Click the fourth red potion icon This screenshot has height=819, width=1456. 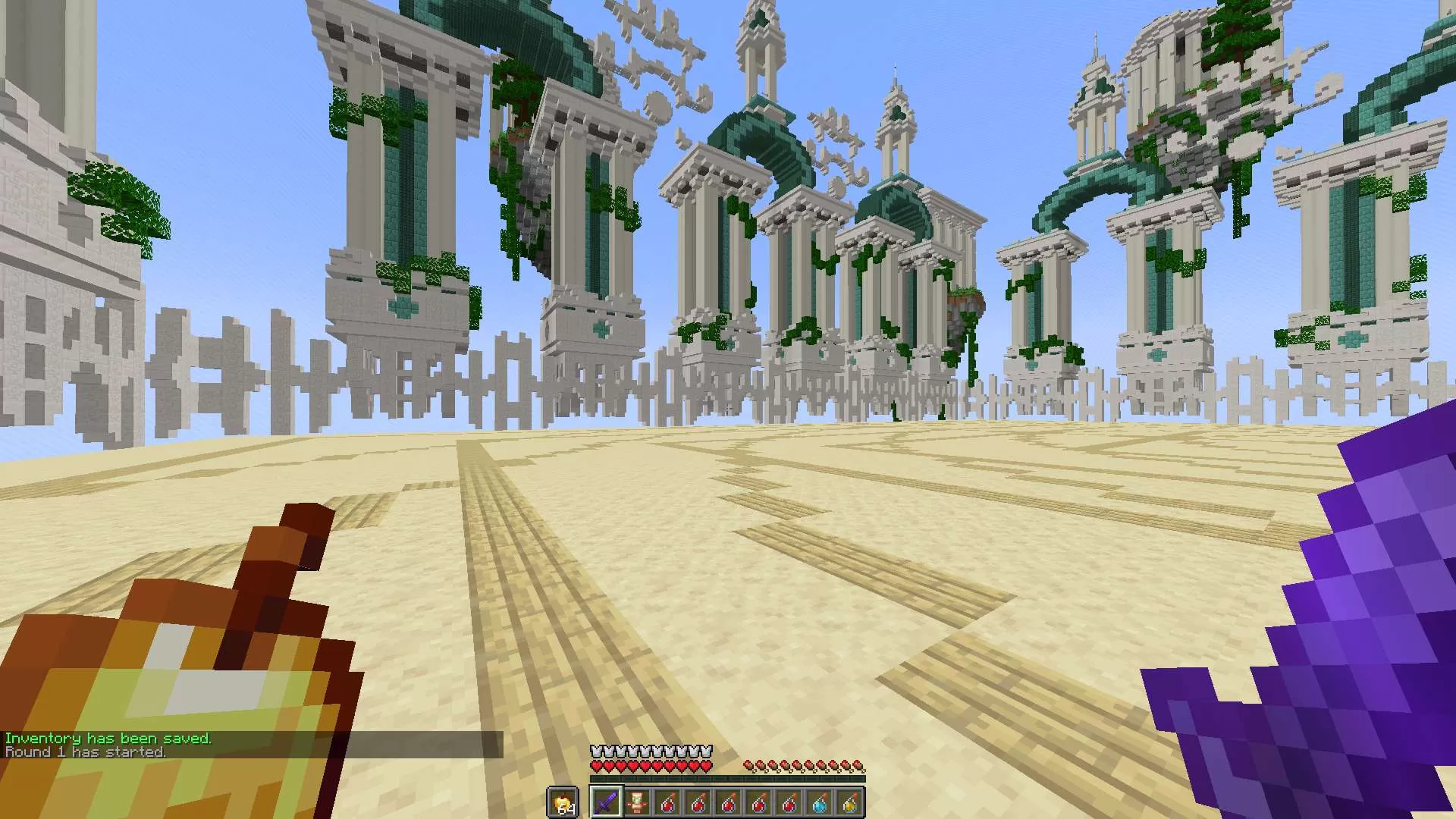point(761,802)
